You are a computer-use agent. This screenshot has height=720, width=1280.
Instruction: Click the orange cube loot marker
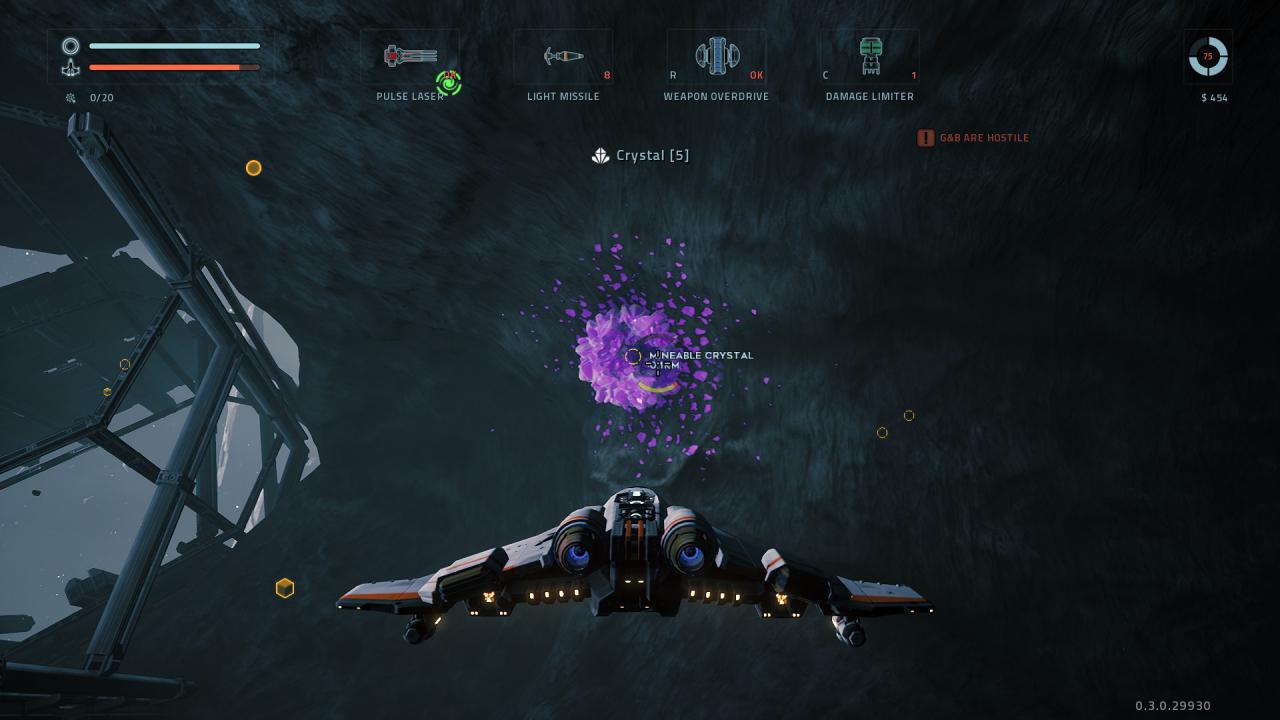click(285, 588)
